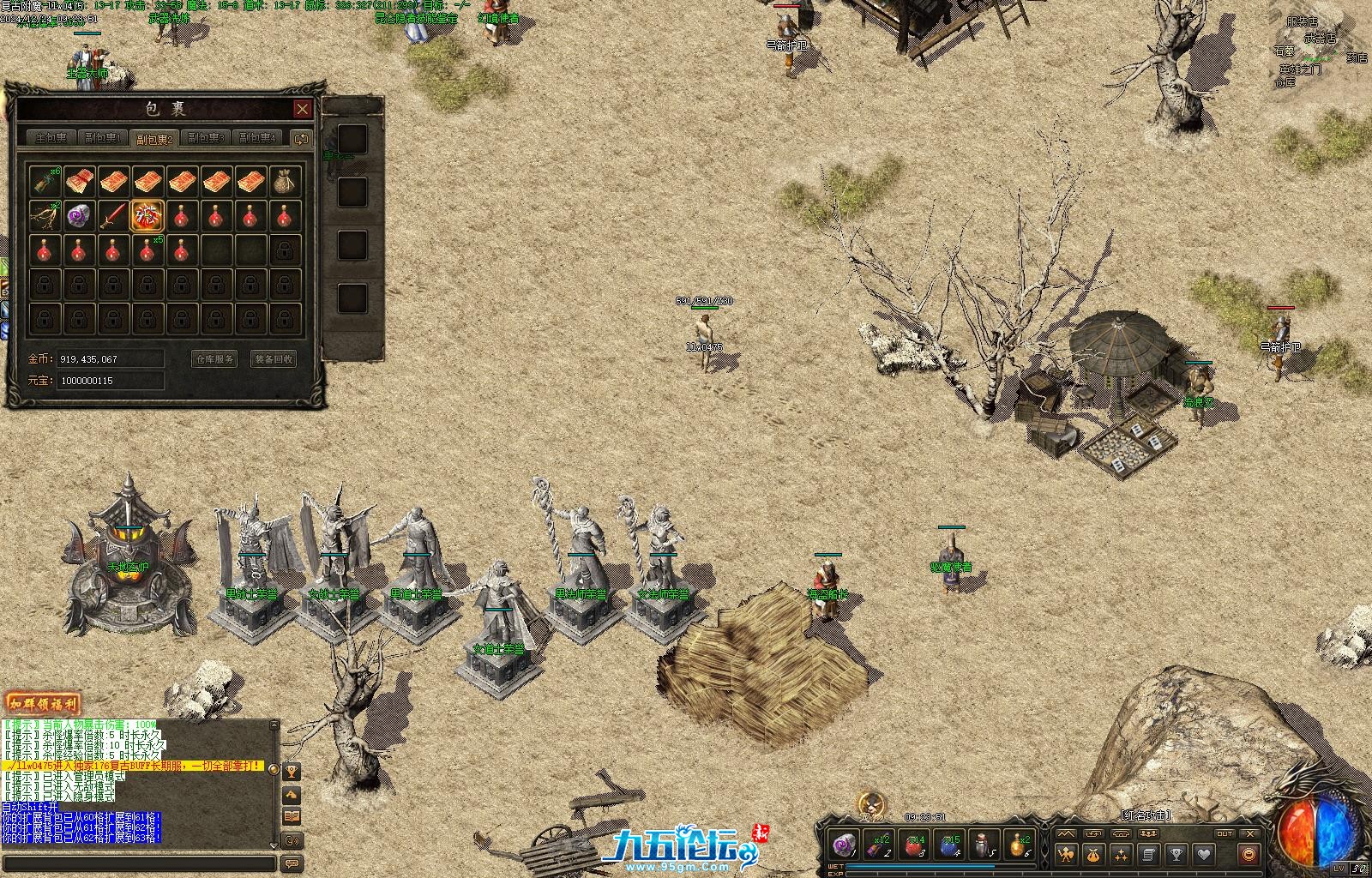Click the 加群领福利 banner button
The image size is (1372, 878).
[x=42, y=704]
